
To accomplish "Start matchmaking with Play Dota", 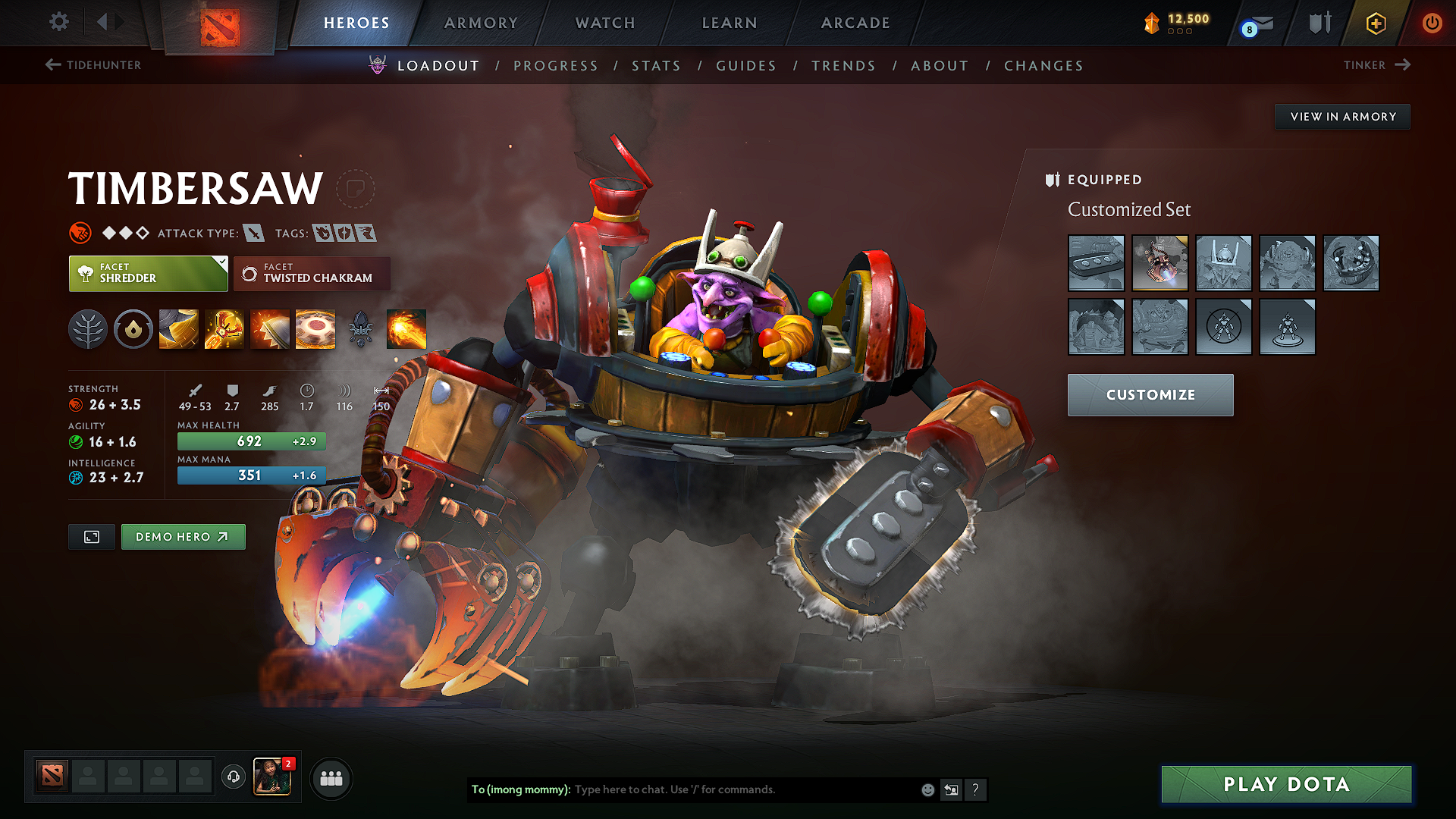I will (x=1286, y=784).
